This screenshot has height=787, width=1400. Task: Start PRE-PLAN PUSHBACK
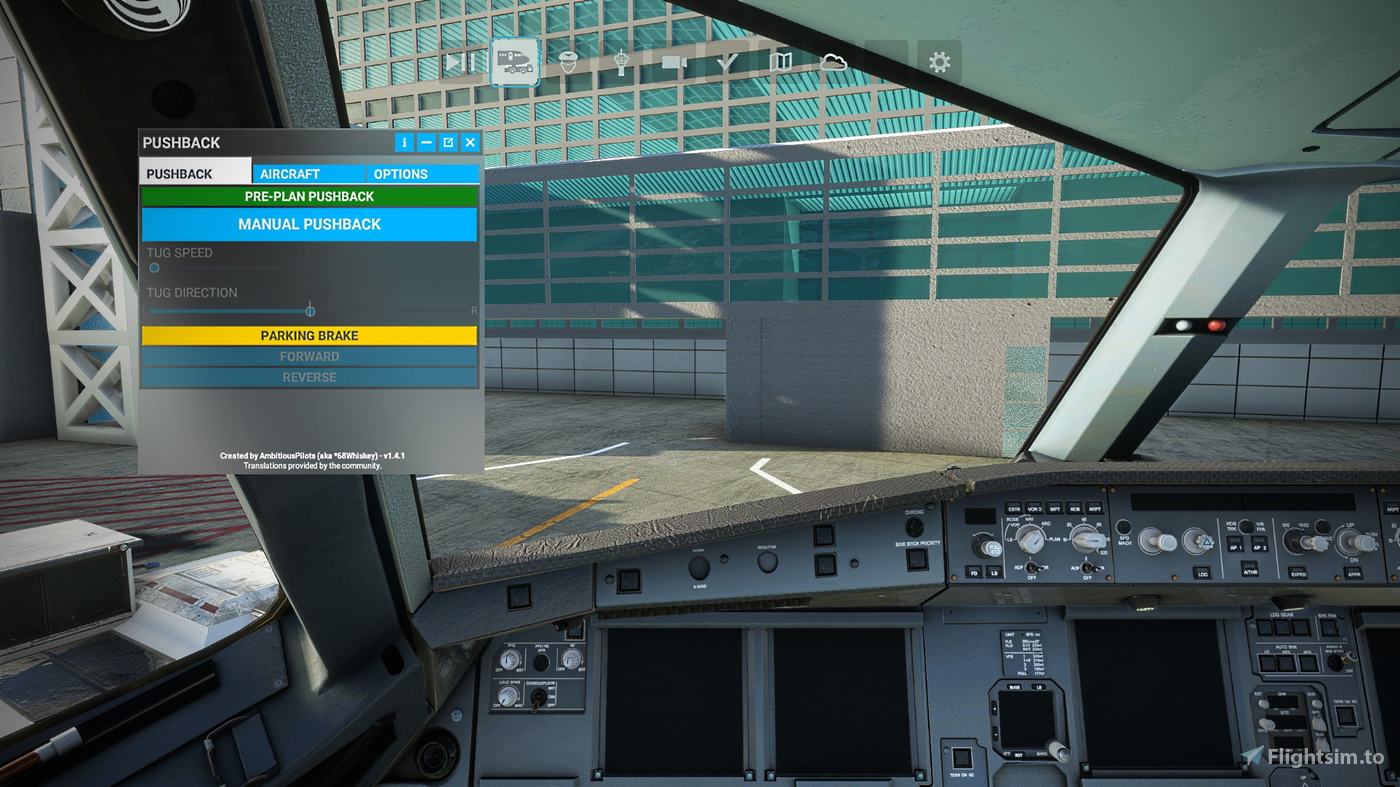[309, 195]
